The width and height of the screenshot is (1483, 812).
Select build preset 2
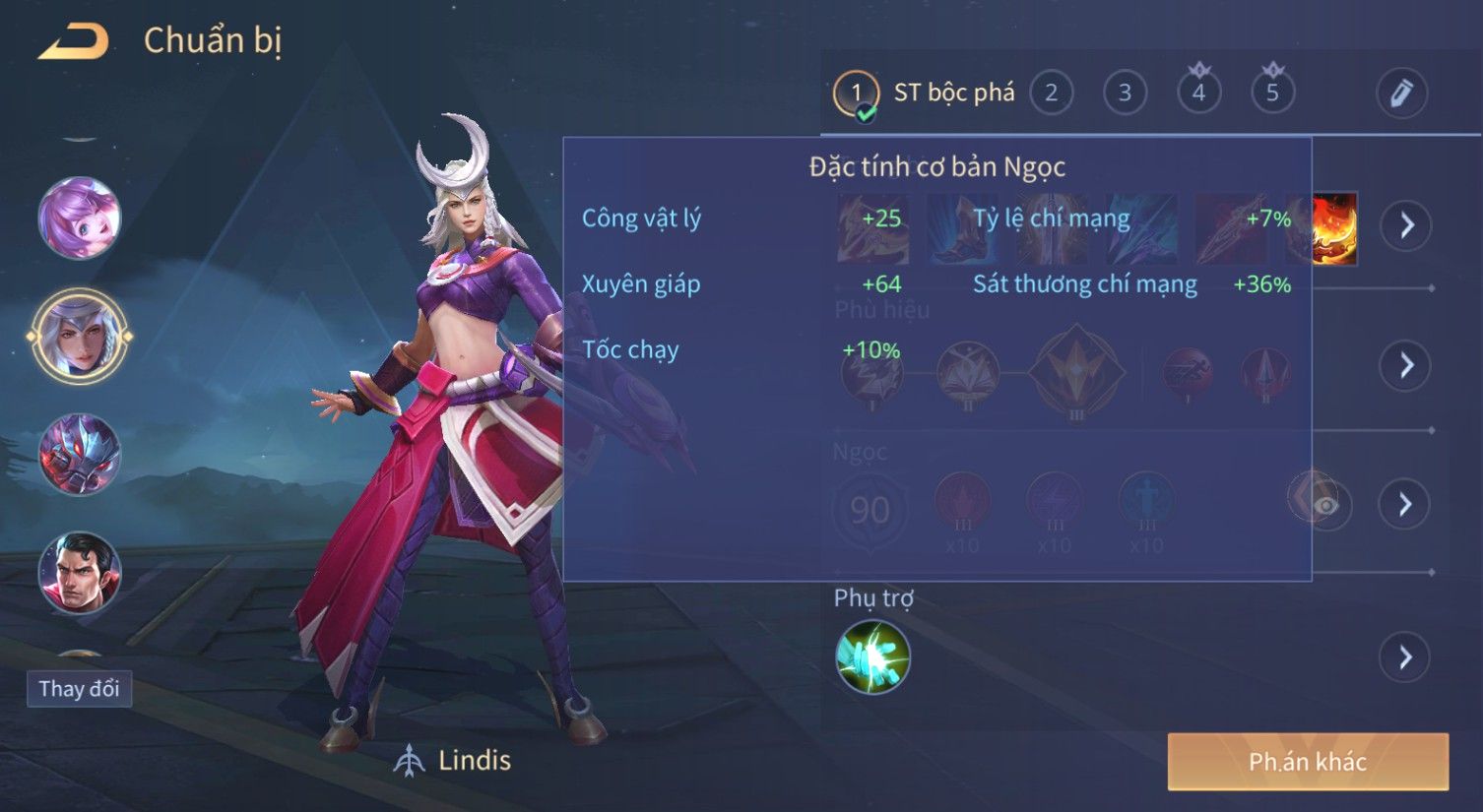point(1051,94)
